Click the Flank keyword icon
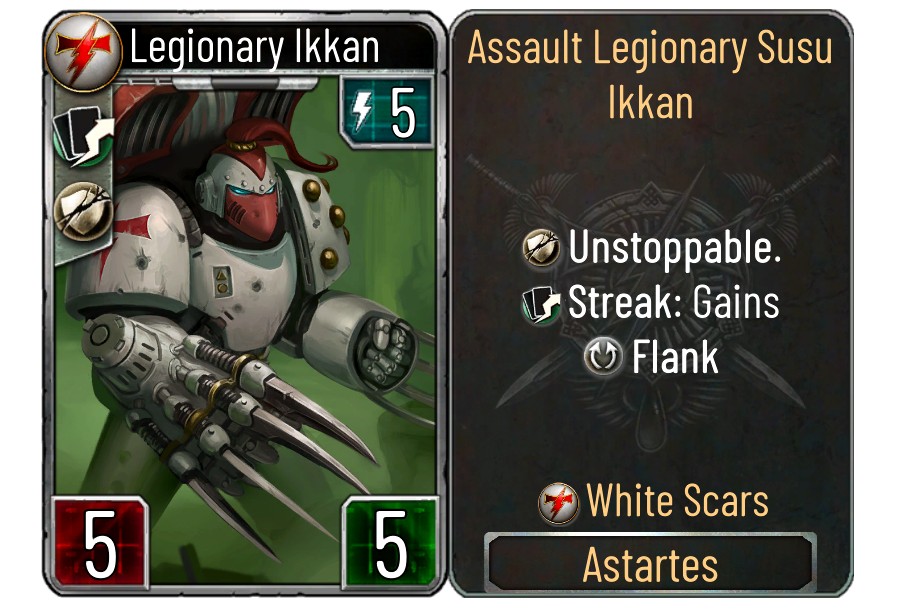 point(607,357)
